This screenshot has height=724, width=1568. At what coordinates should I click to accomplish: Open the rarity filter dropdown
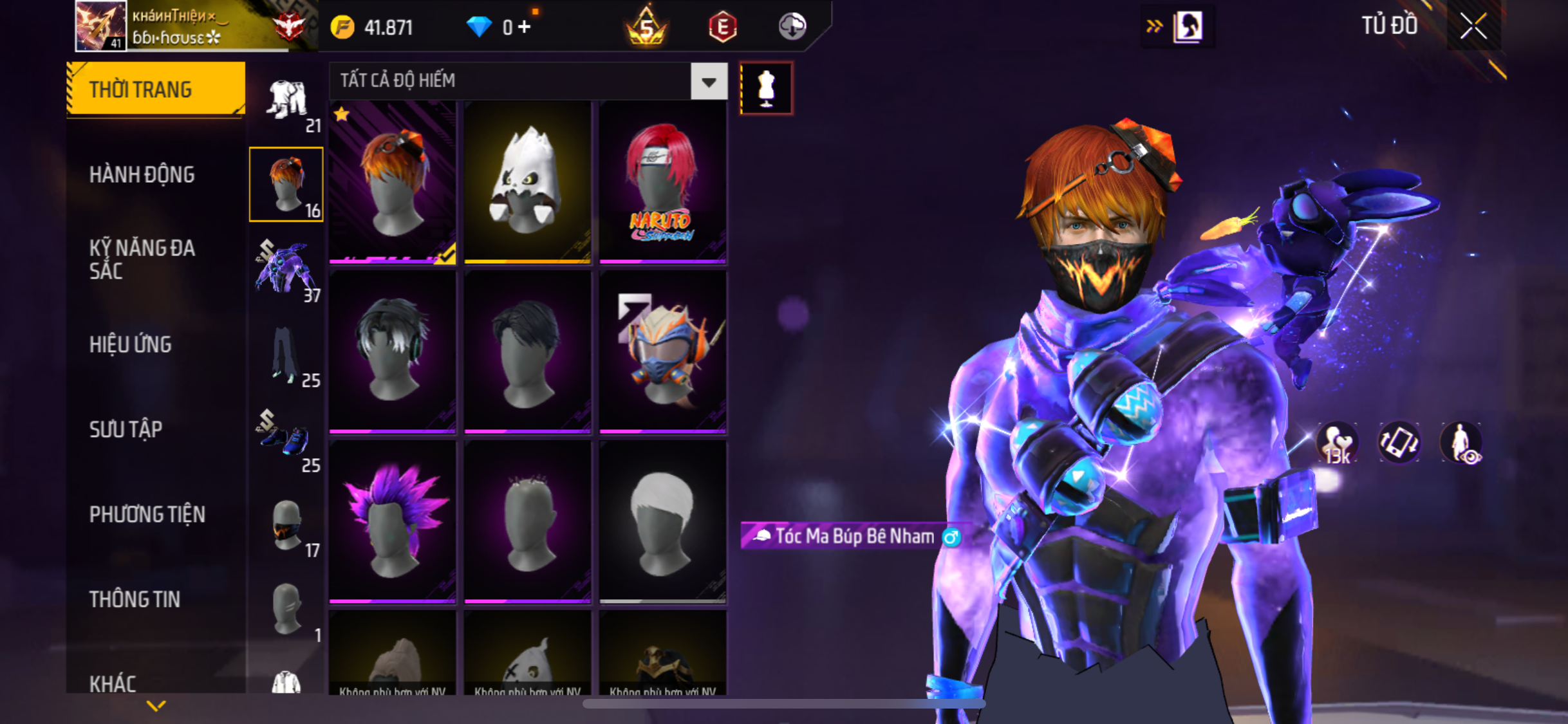tap(709, 81)
